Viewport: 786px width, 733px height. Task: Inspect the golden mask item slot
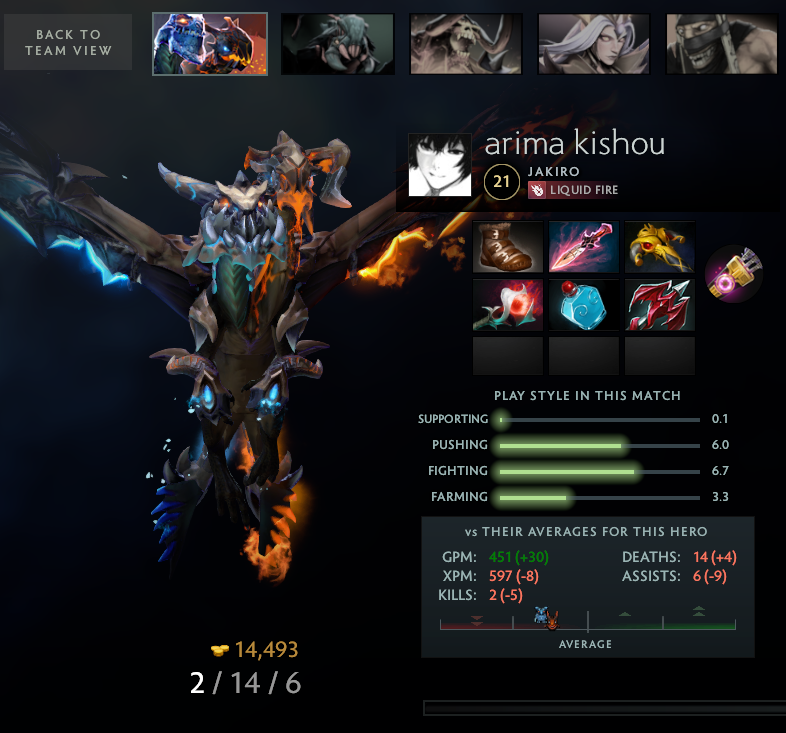pos(660,247)
